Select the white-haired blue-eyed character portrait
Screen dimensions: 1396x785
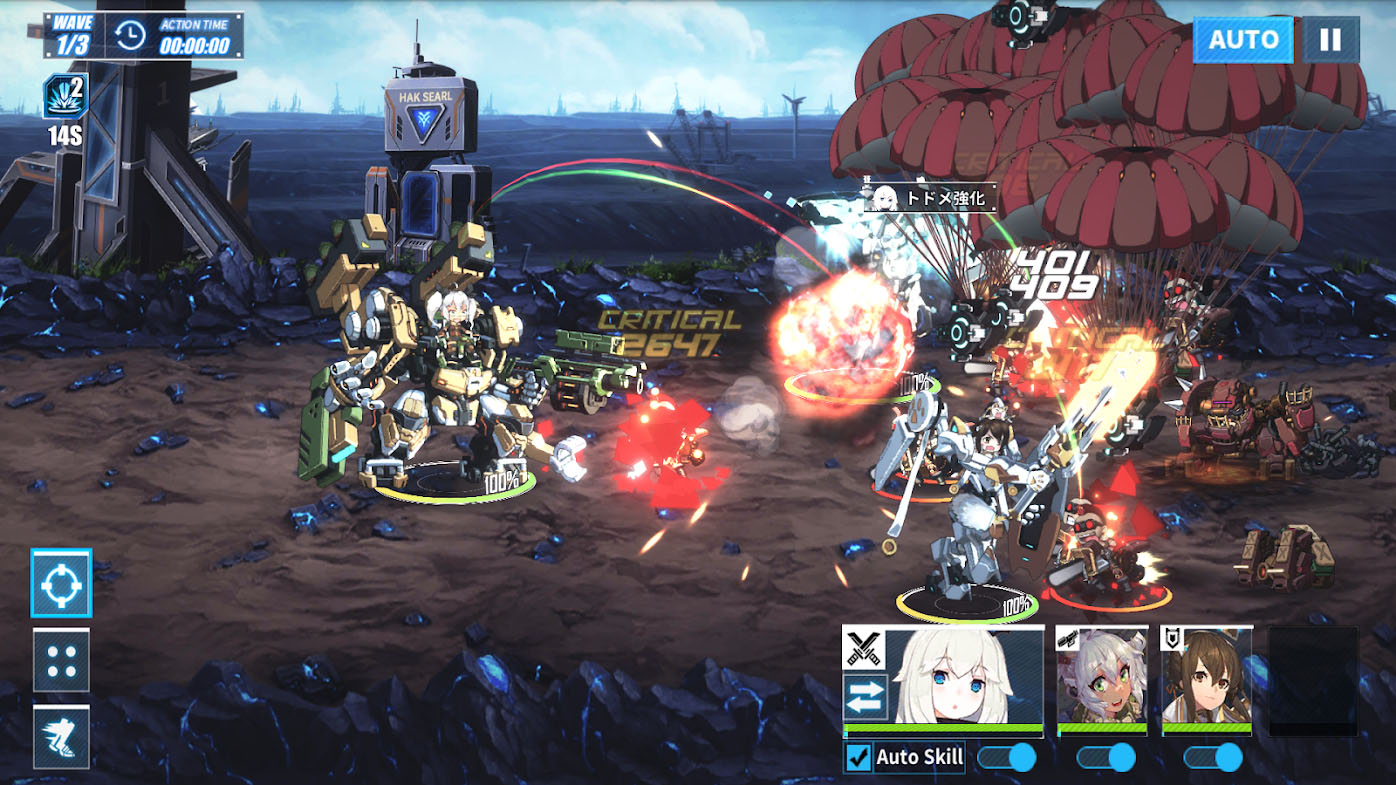point(964,677)
